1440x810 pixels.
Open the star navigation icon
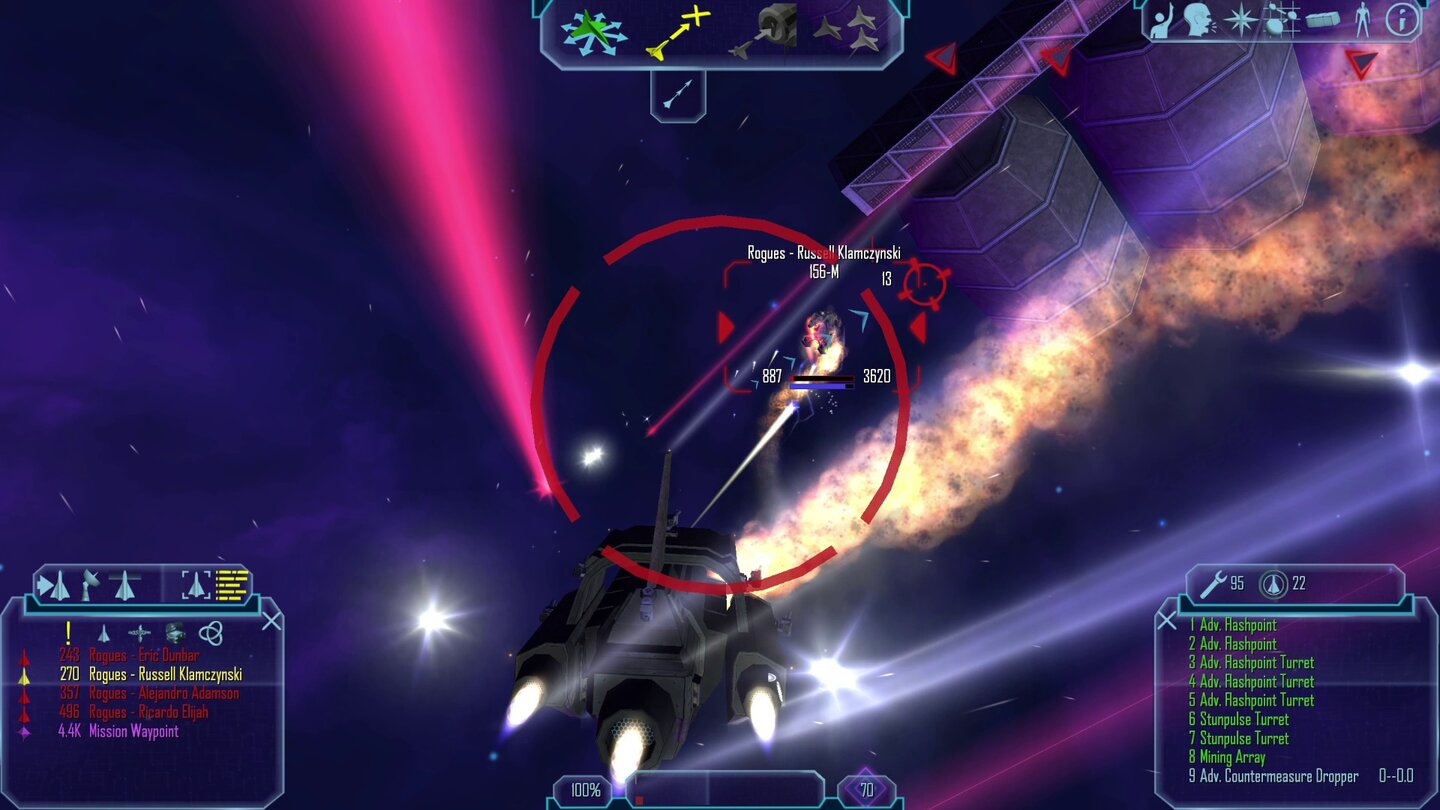(x=1238, y=18)
